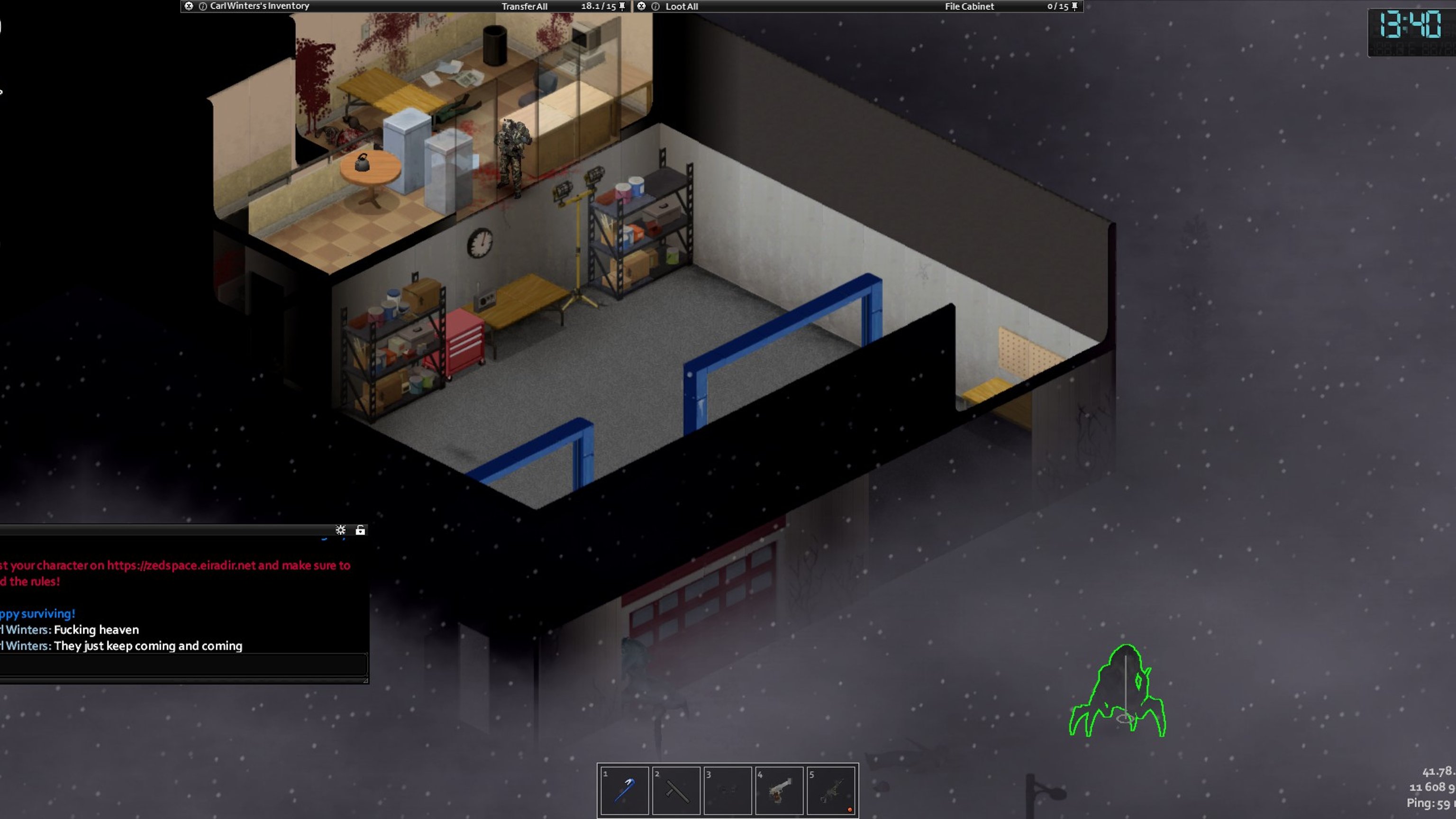
Task: Click the digital clock display
Action: click(1410, 26)
